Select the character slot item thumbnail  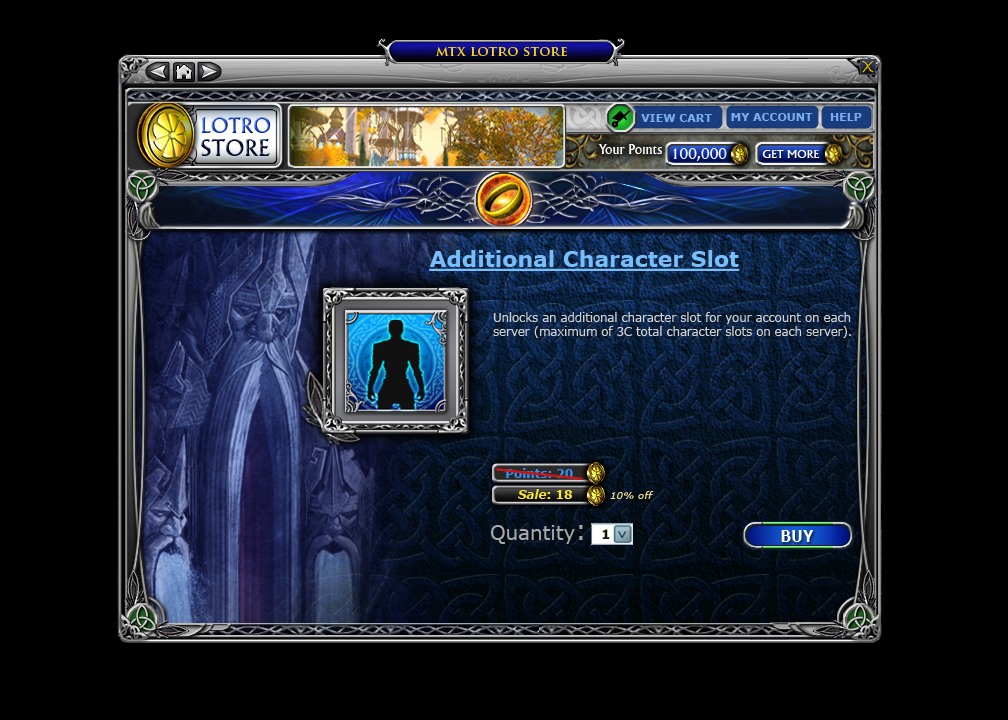[395, 360]
